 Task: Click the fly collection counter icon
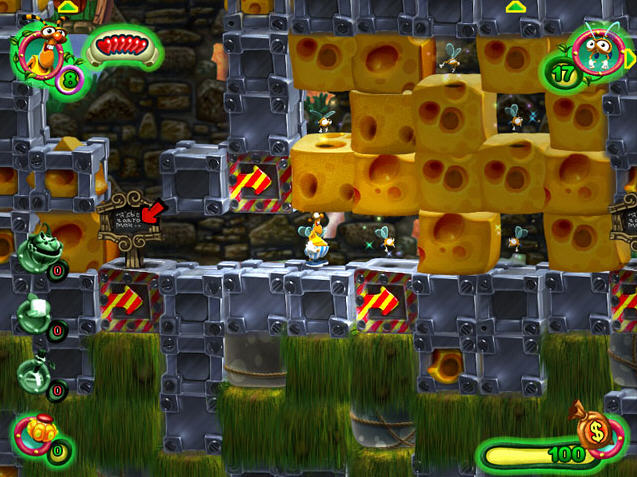click(x=597, y=50)
